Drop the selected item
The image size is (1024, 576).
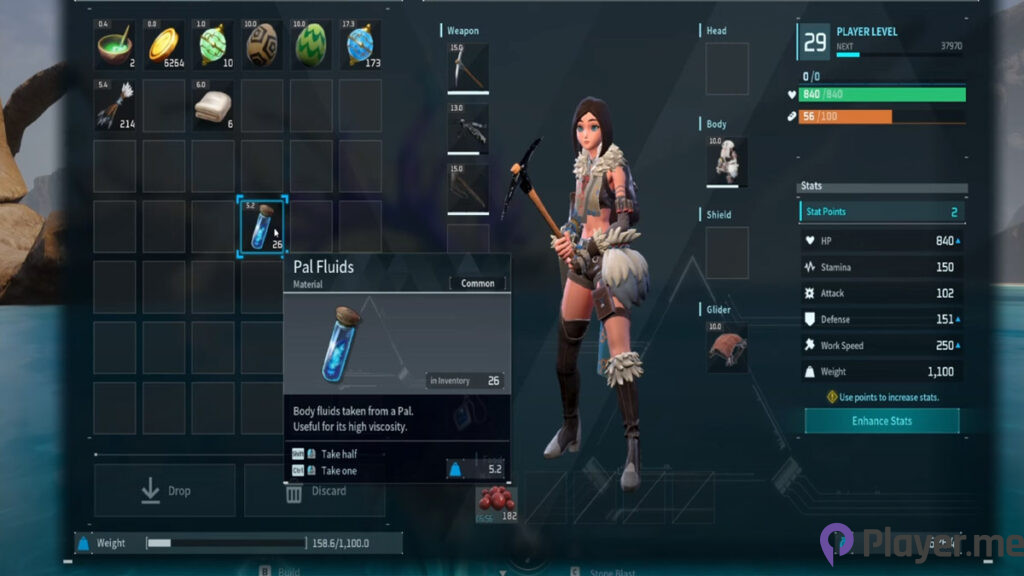(x=165, y=491)
